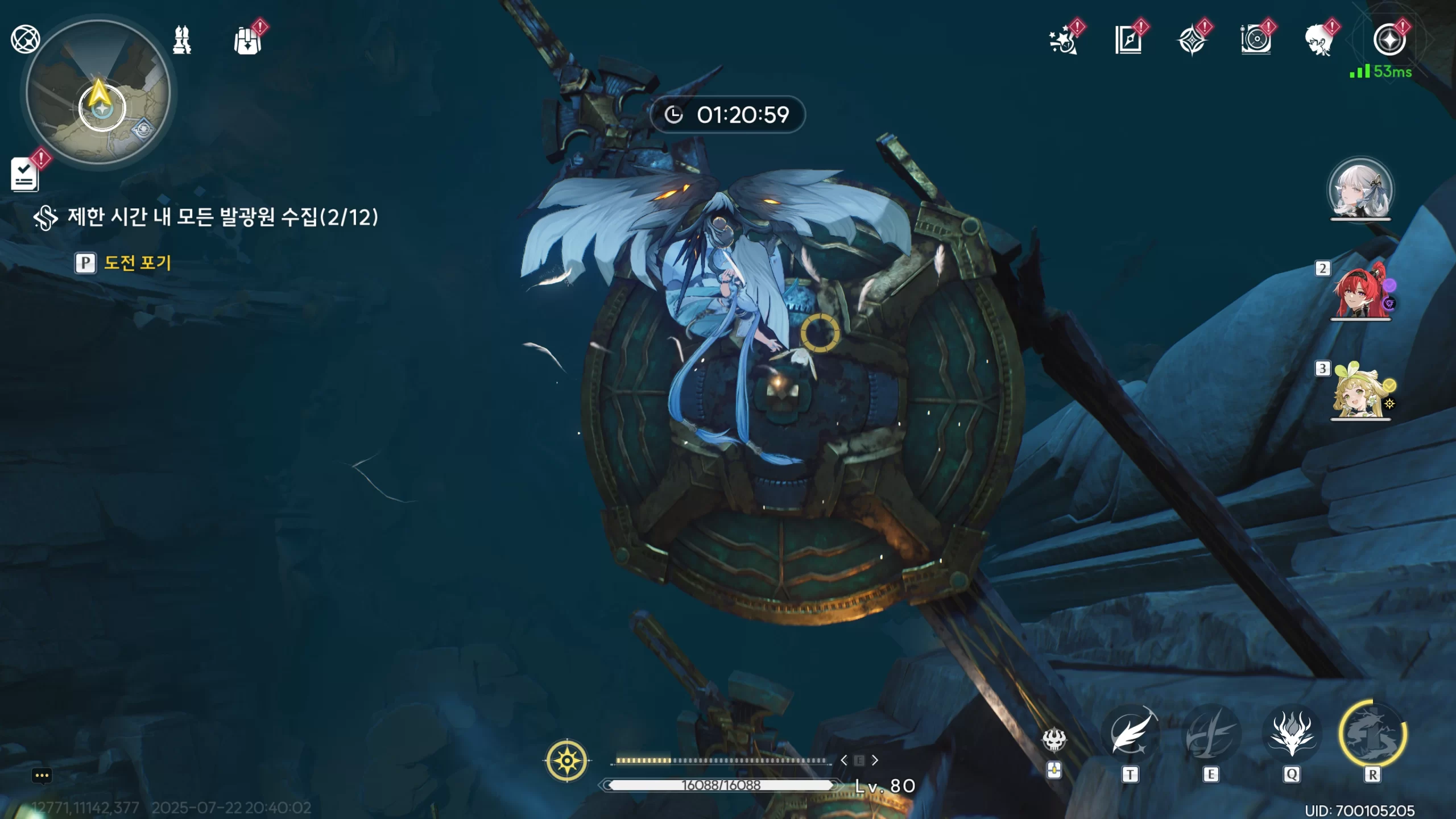Activate the feather utility skill
The height and width of the screenshot is (819, 1456).
(x=1130, y=735)
